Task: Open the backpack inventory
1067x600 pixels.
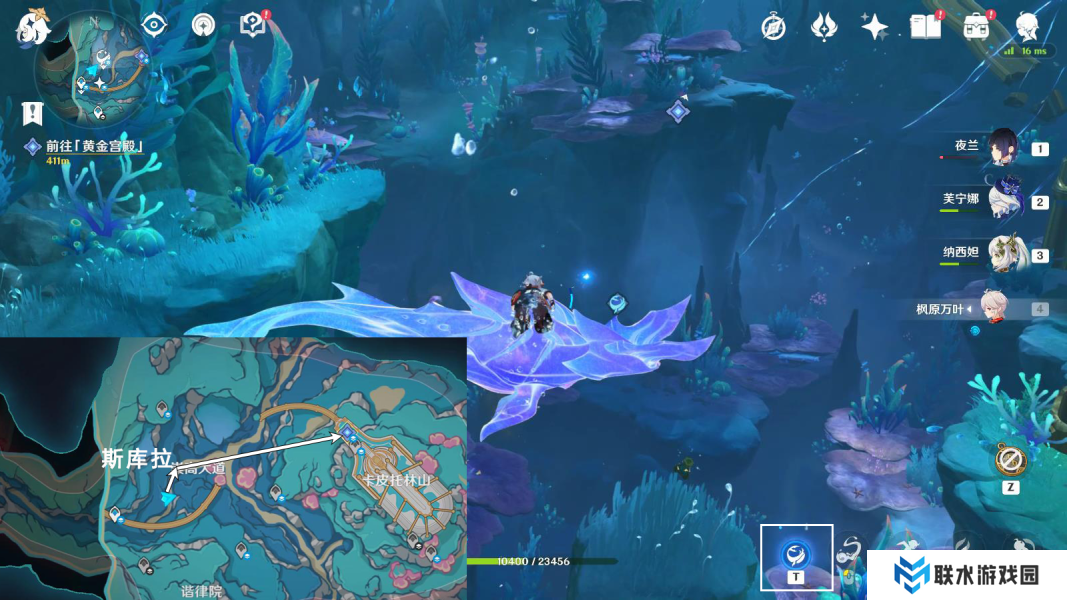Action: click(976, 27)
